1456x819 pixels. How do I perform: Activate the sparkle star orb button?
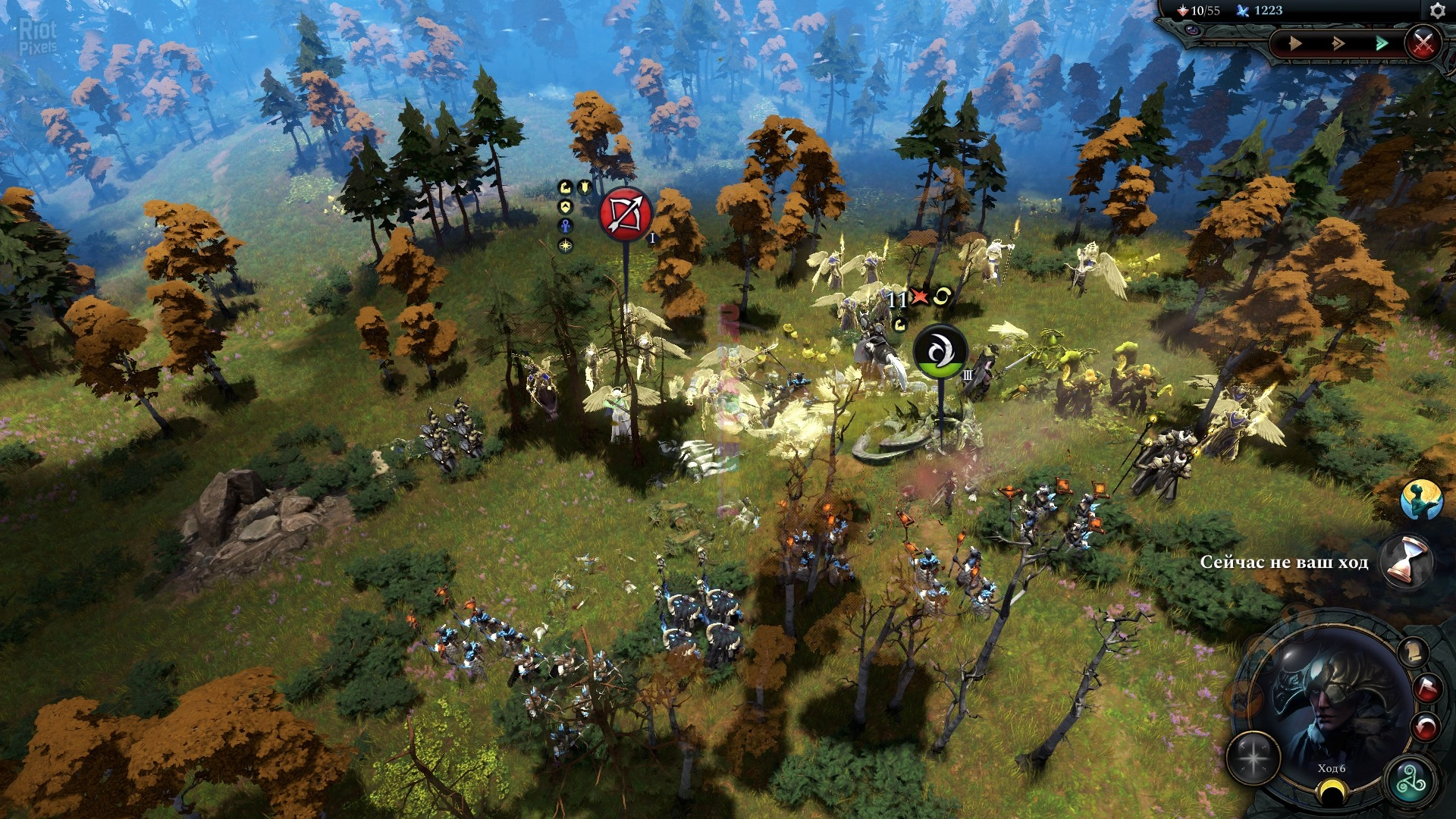(1254, 758)
